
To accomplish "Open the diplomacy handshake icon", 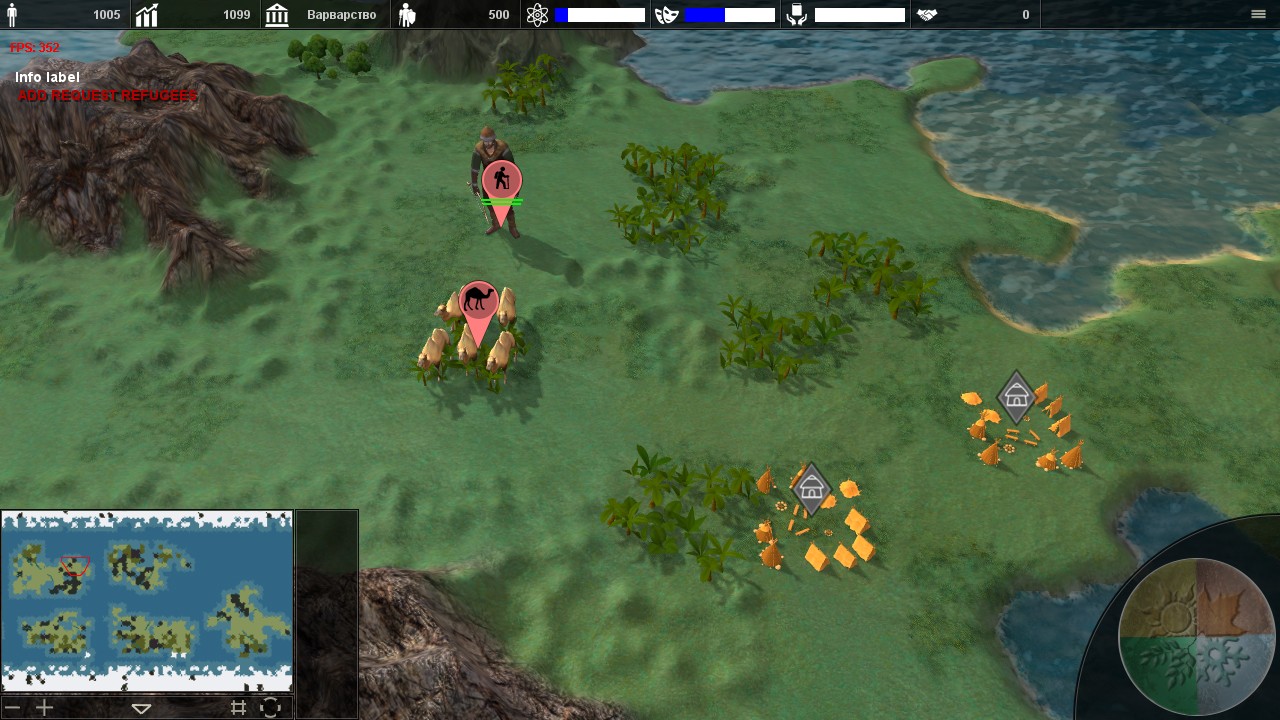I will coord(927,15).
